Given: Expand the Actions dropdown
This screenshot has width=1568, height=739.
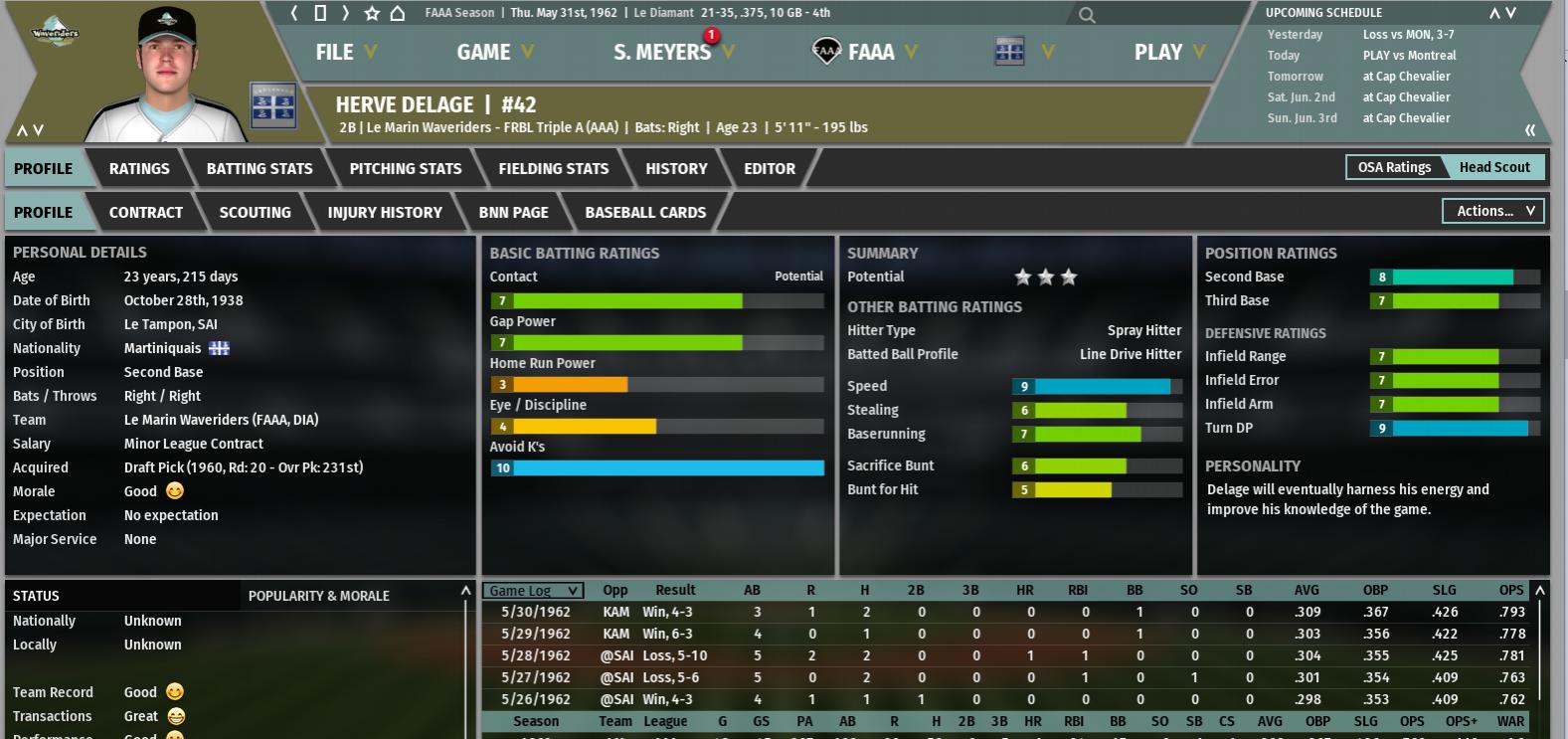Looking at the screenshot, I should click(1494, 211).
